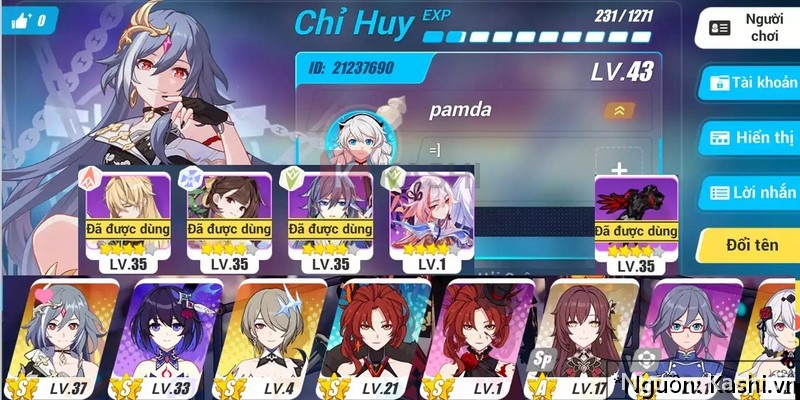Pick the purple-haired LV.35 card
This screenshot has width=800, height=400.
[330, 222]
